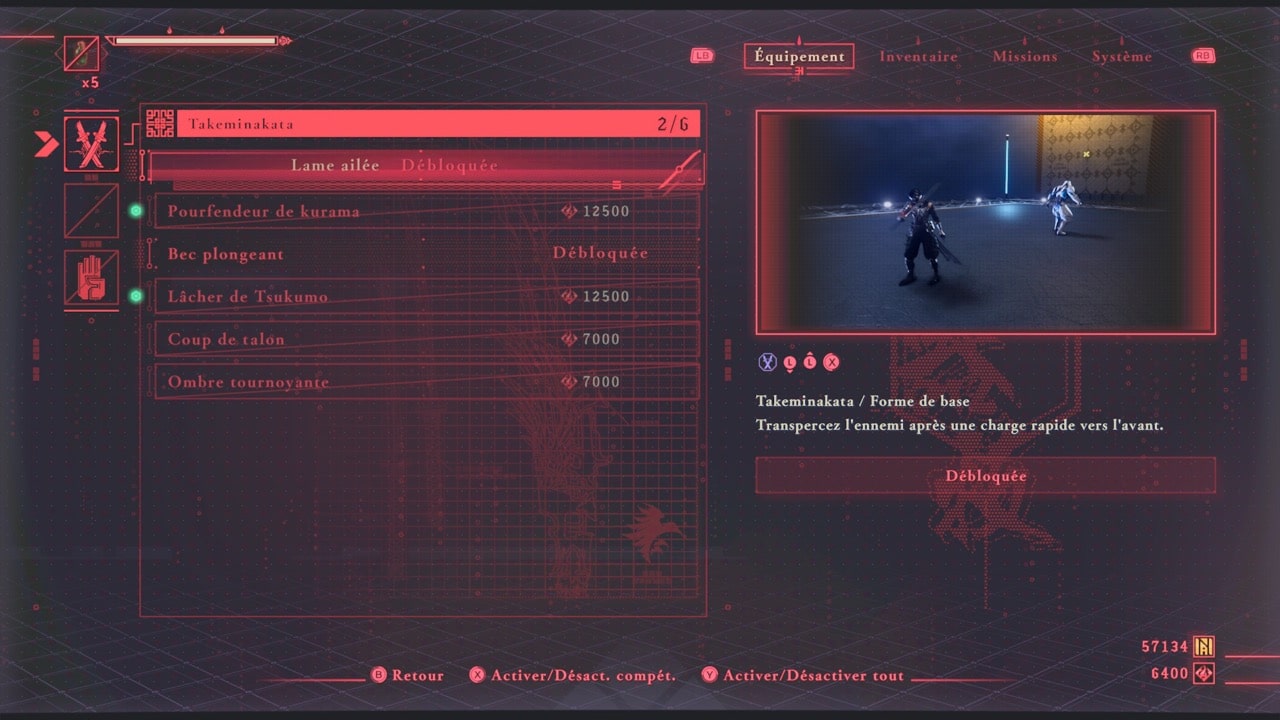Pick the Lâcher de Tsukumo skill

tap(425, 296)
